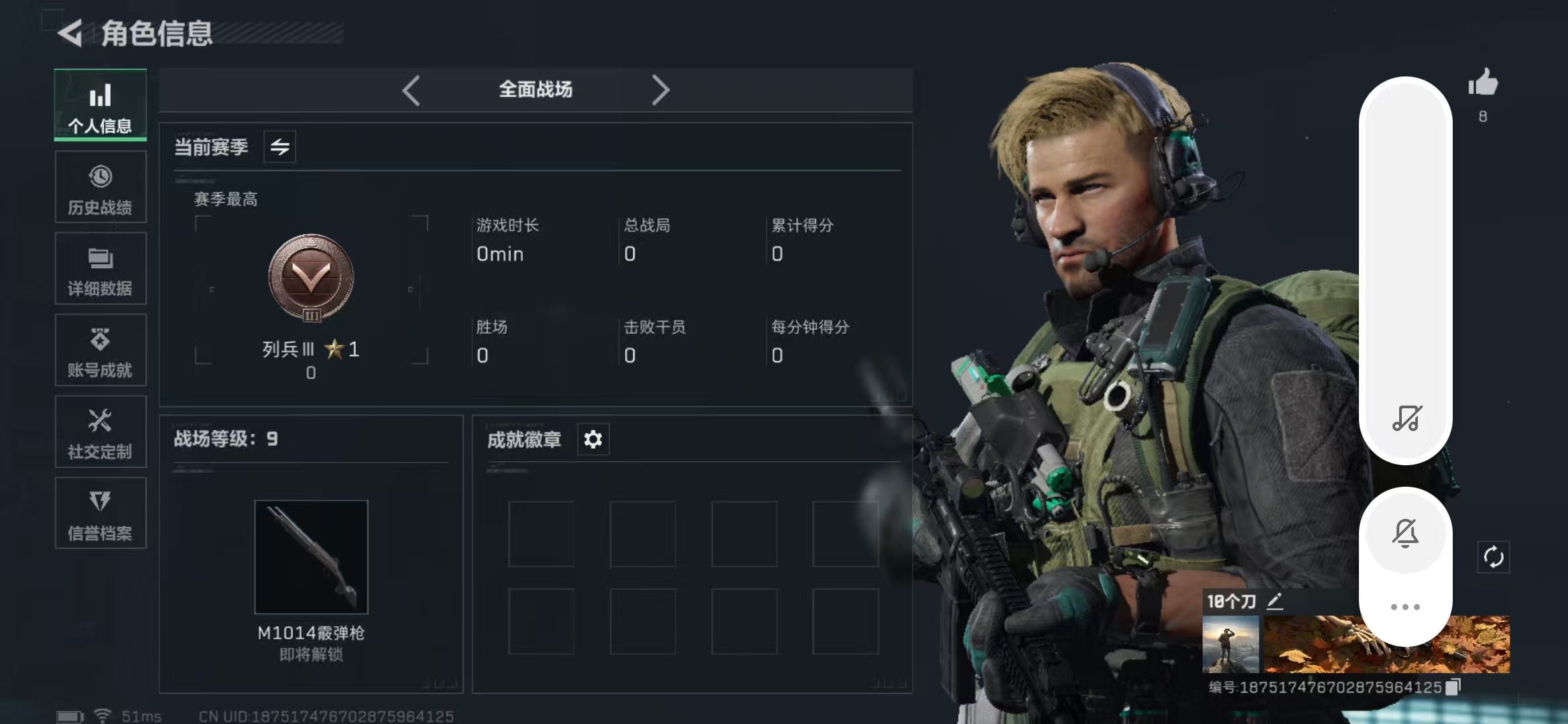
Task: Tap the muted music note icon
Action: (1406, 418)
